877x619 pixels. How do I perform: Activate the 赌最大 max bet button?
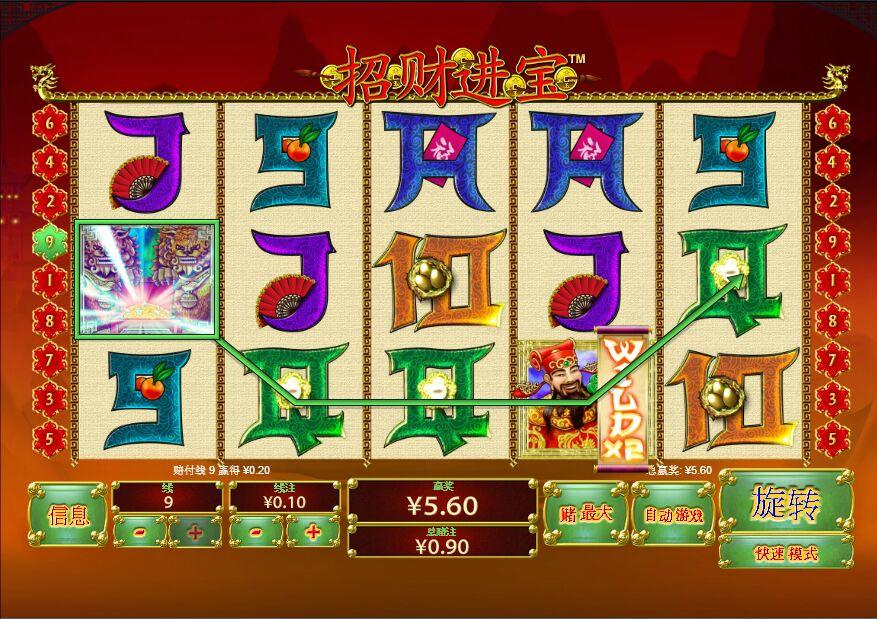coord(585,514)
